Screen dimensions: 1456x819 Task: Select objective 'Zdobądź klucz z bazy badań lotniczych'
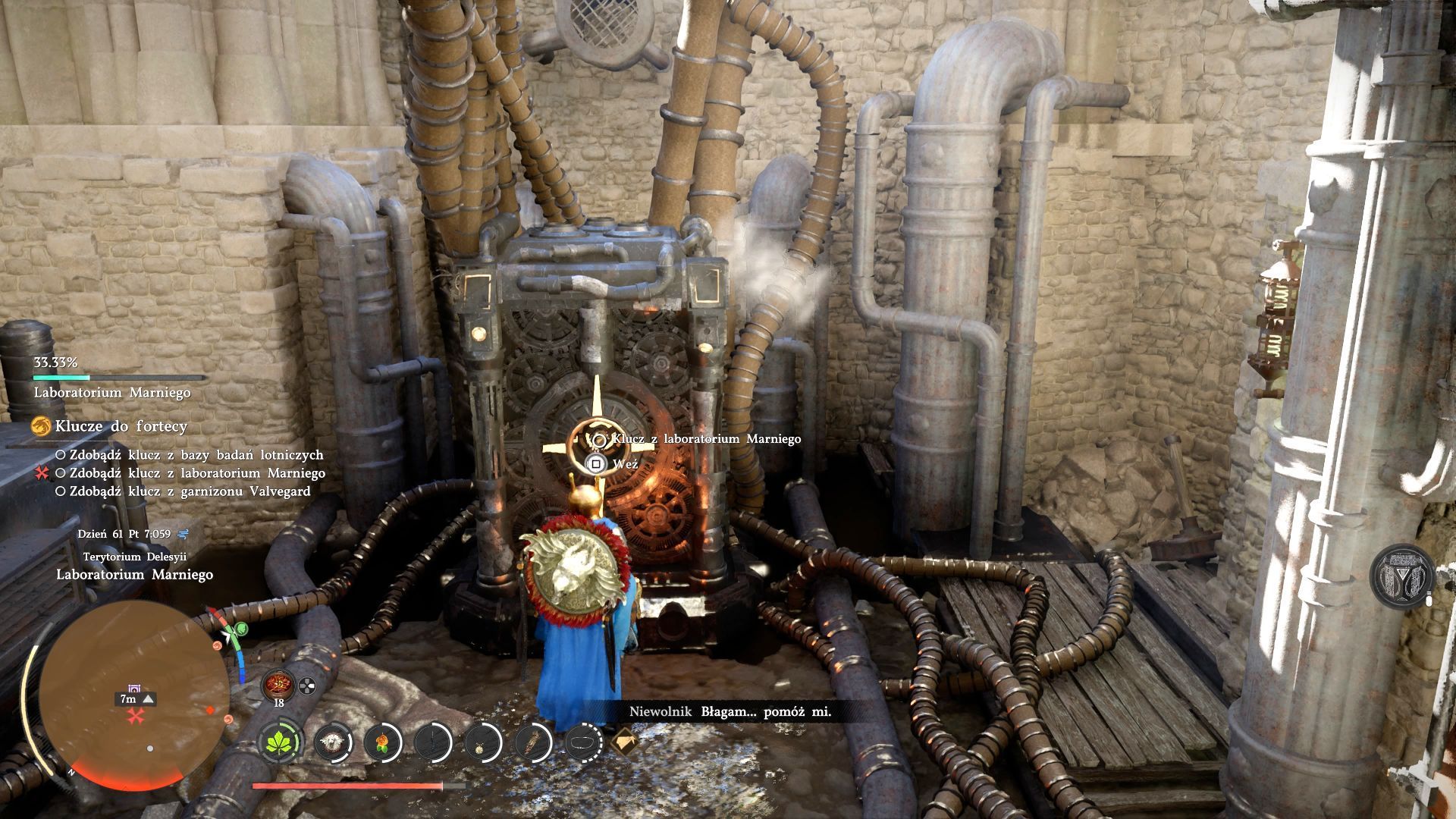196,455
